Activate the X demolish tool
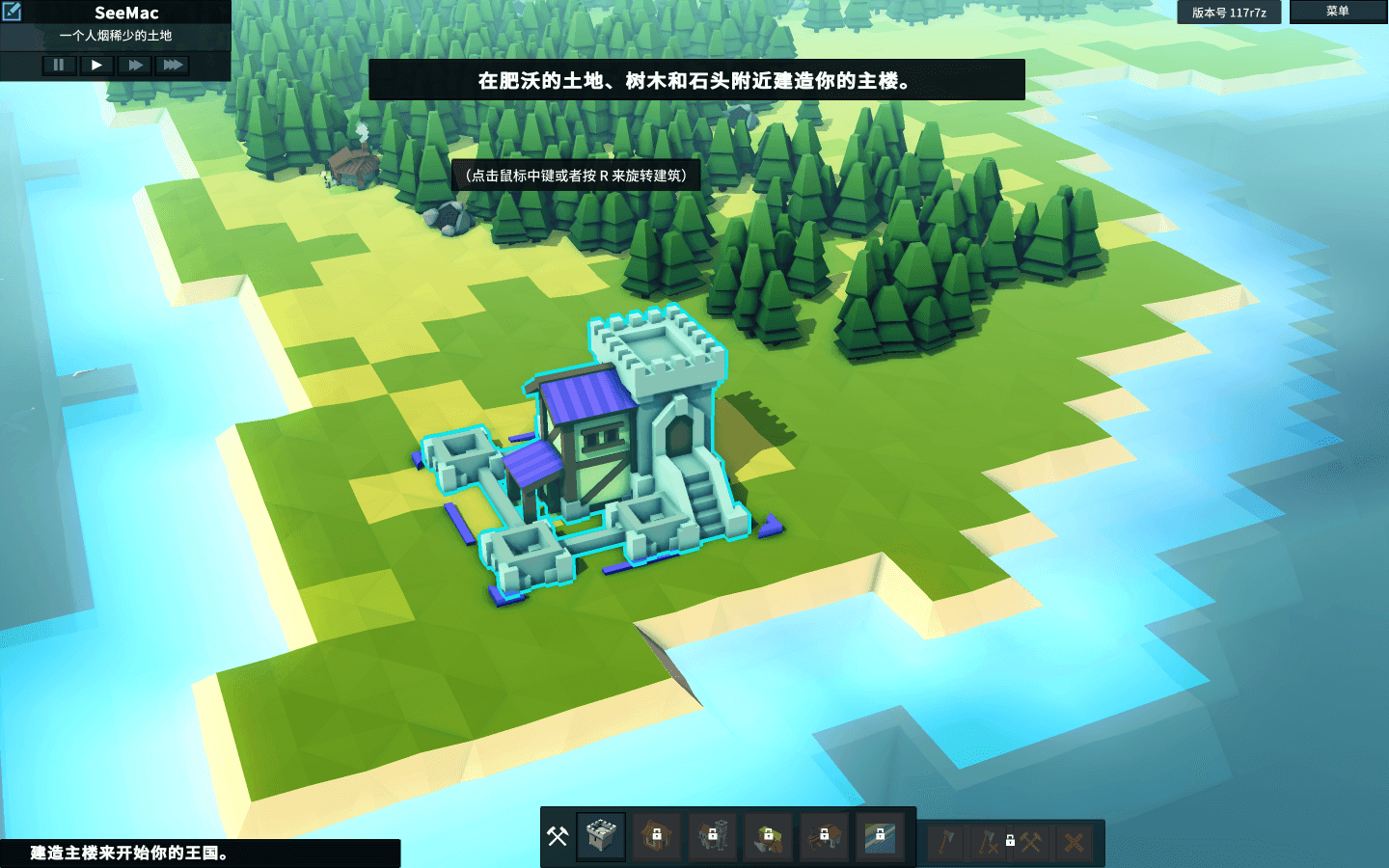 1074,842
